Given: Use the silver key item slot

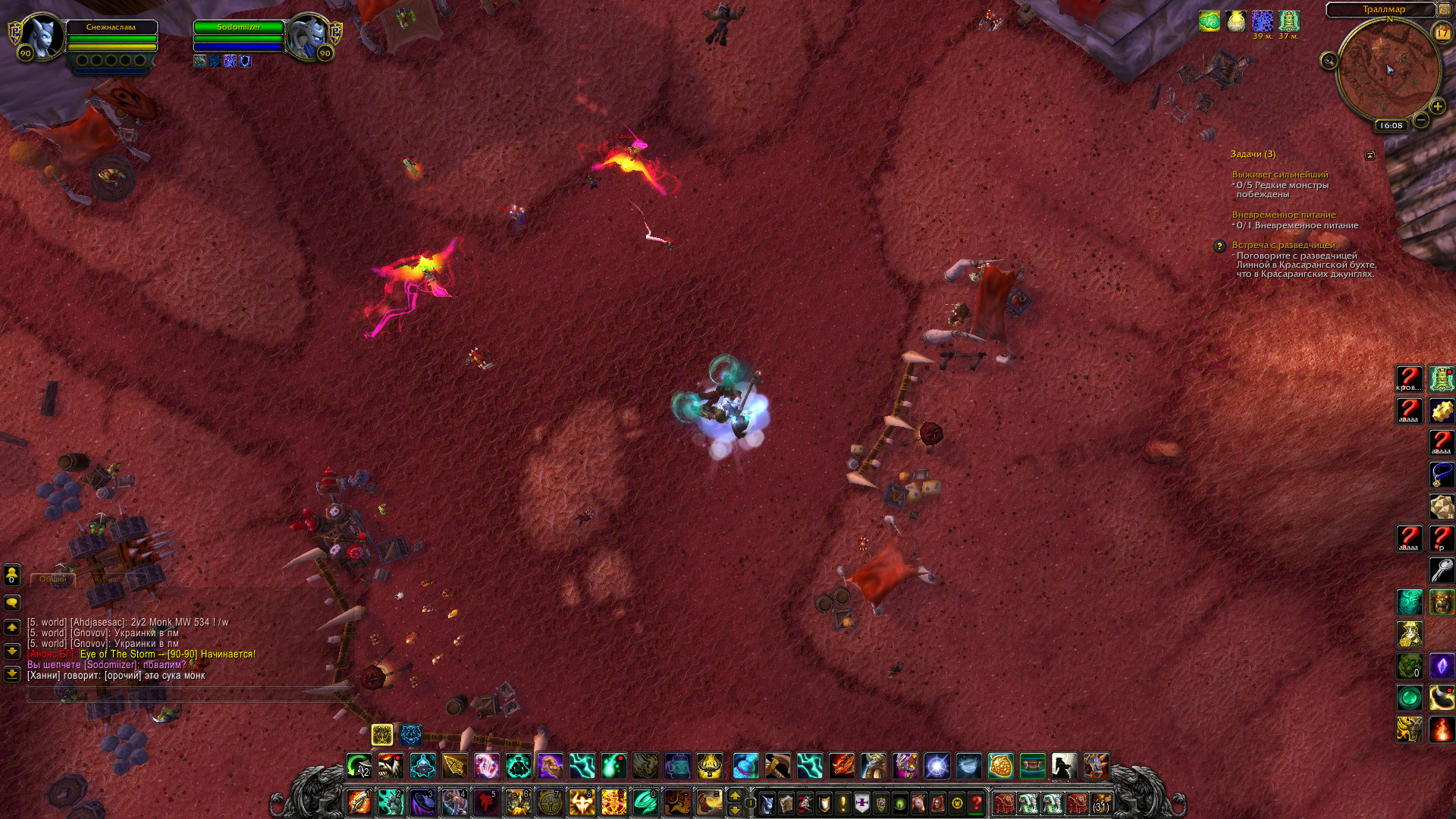Looking at the screenshot, I should coord(1442,570).
